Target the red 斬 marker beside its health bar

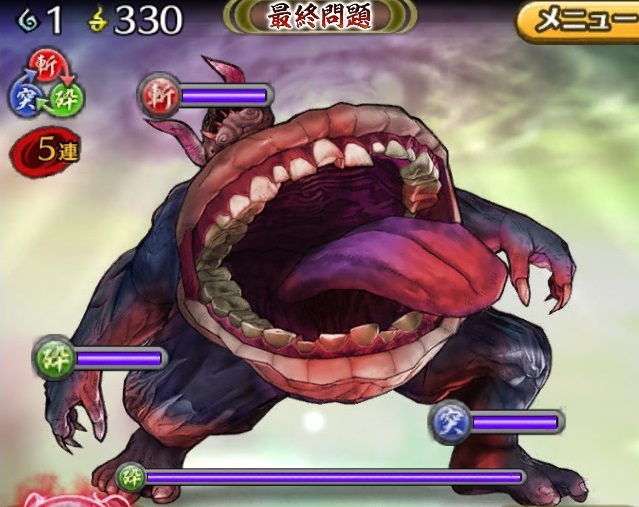[x=157, y=95]
